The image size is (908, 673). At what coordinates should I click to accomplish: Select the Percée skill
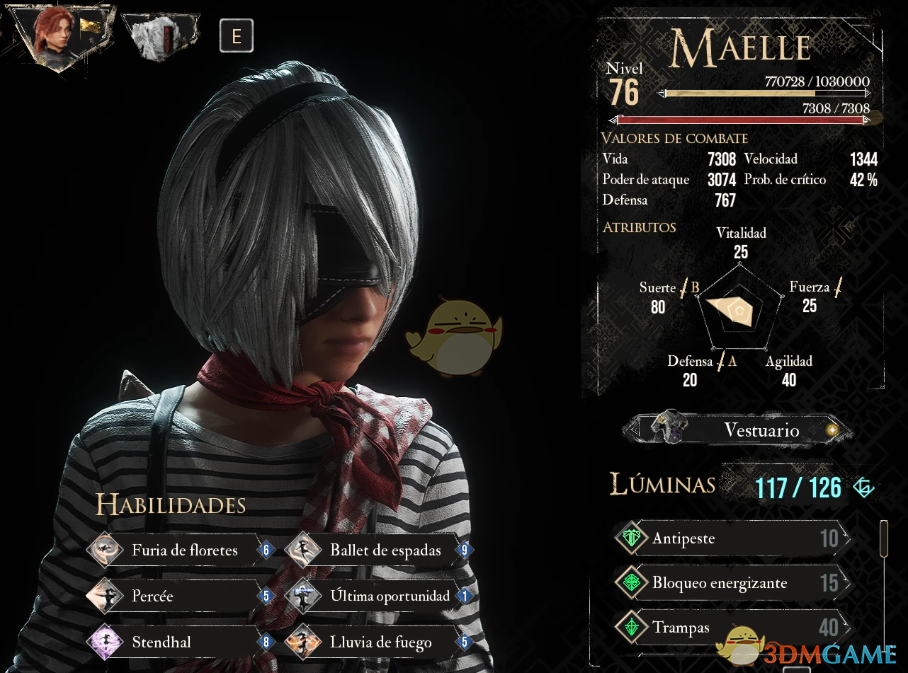coord(180,596)
